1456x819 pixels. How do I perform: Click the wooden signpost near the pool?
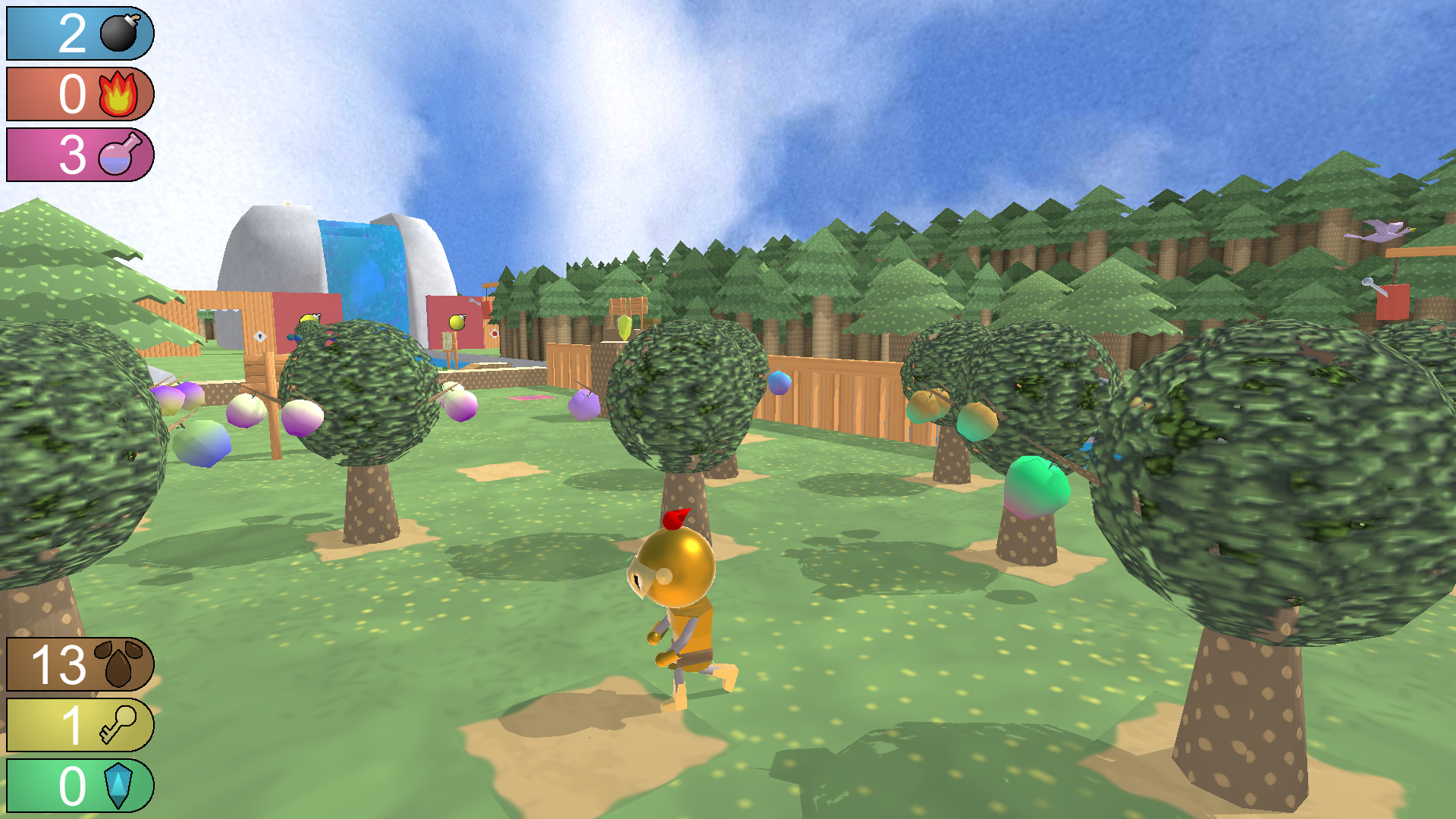[448, 343]
